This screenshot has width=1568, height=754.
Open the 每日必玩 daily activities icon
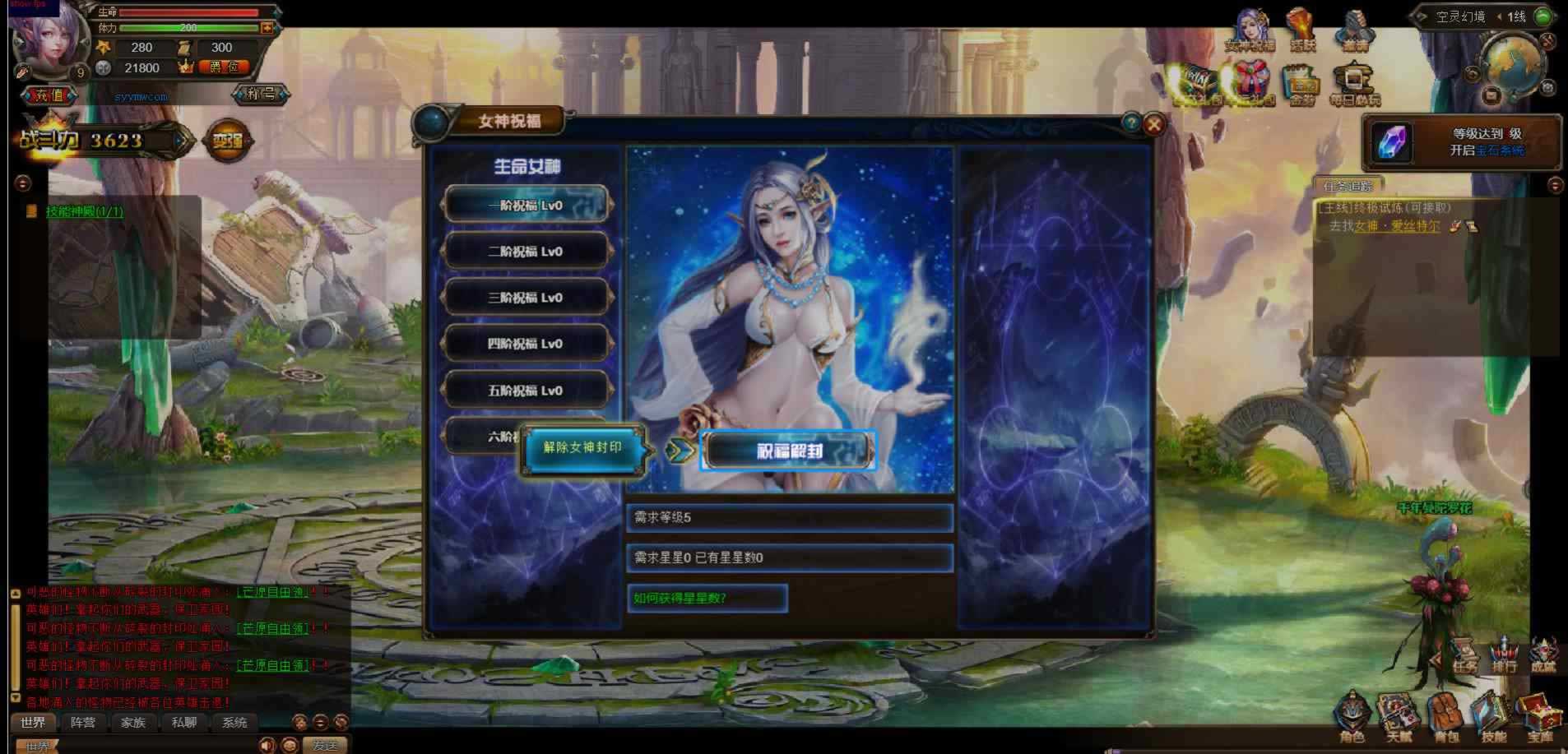point(1354,83)
